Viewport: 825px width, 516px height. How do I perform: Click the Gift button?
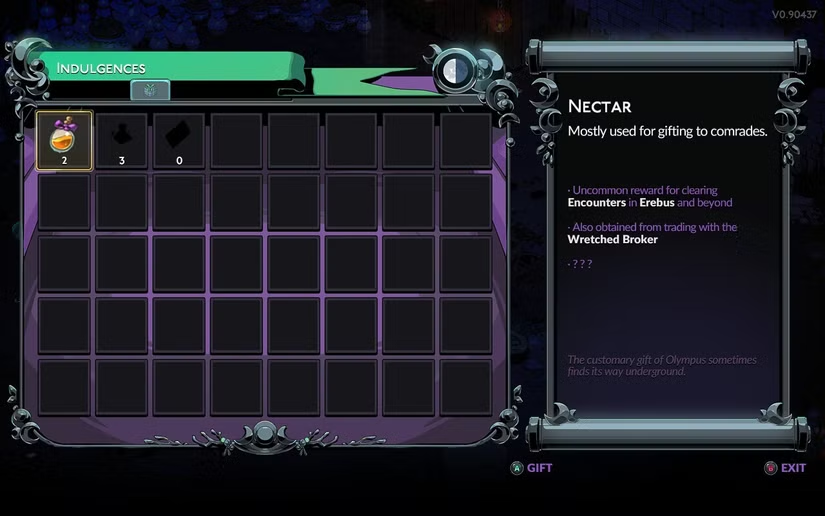(x=531, y=467)
